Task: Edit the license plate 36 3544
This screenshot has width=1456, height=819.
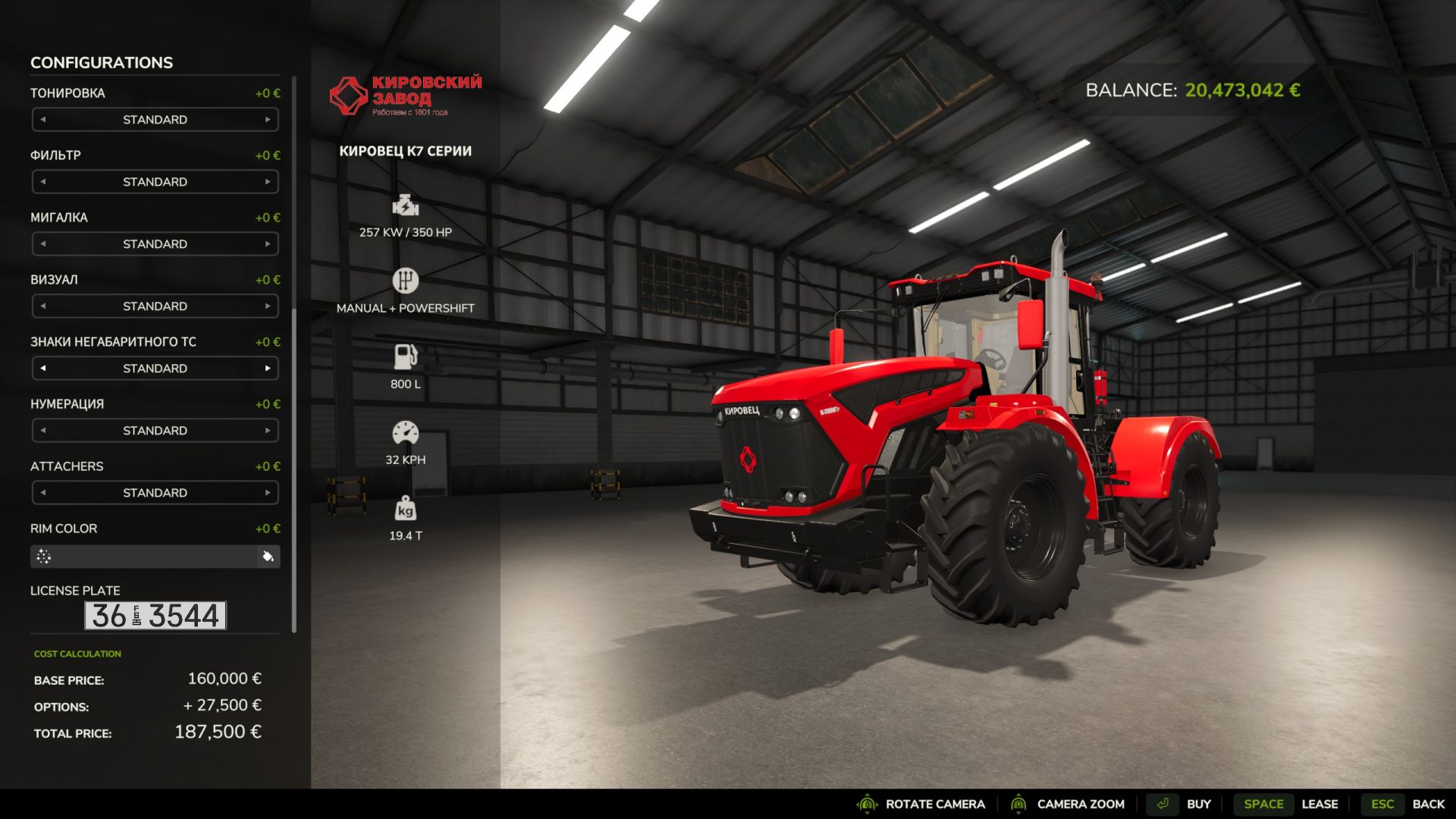Action: tap(155, 616)
